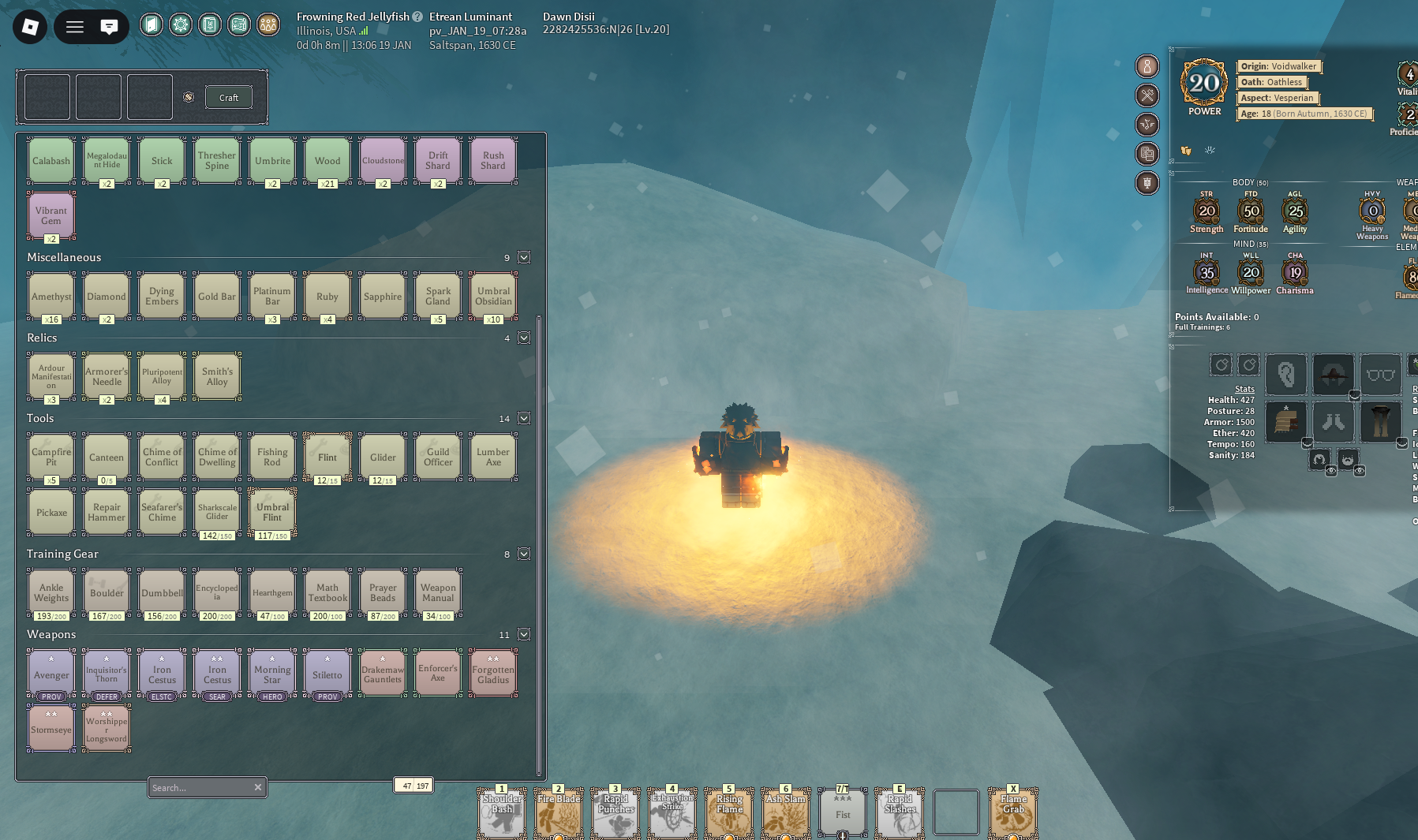
Task: Choose the Thresher Spine material
Action: pos(217,161)
